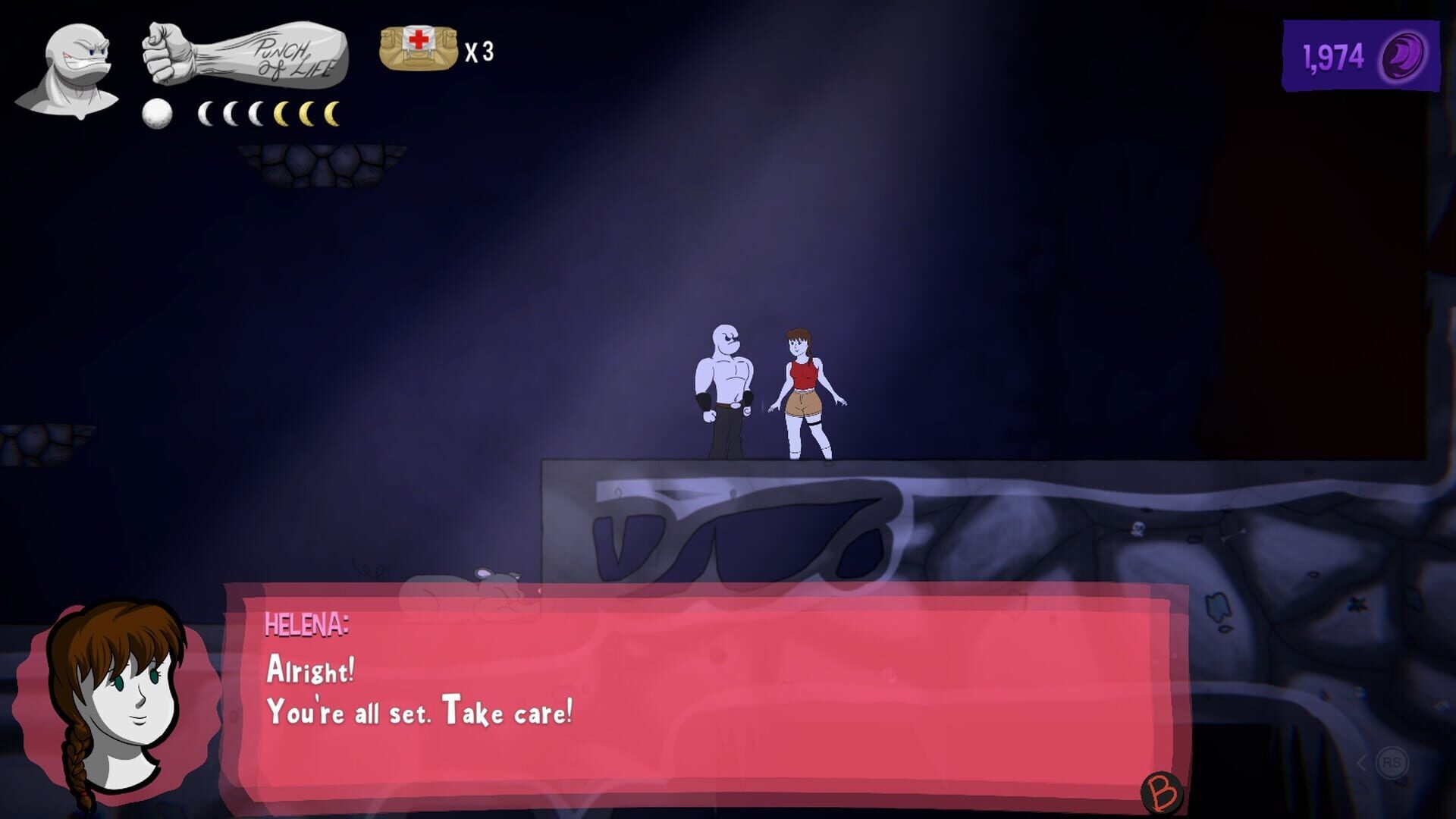The image size is (1456, 819).
Task: Click the RS right-stick controller prompt
Action: [1392, 762]
